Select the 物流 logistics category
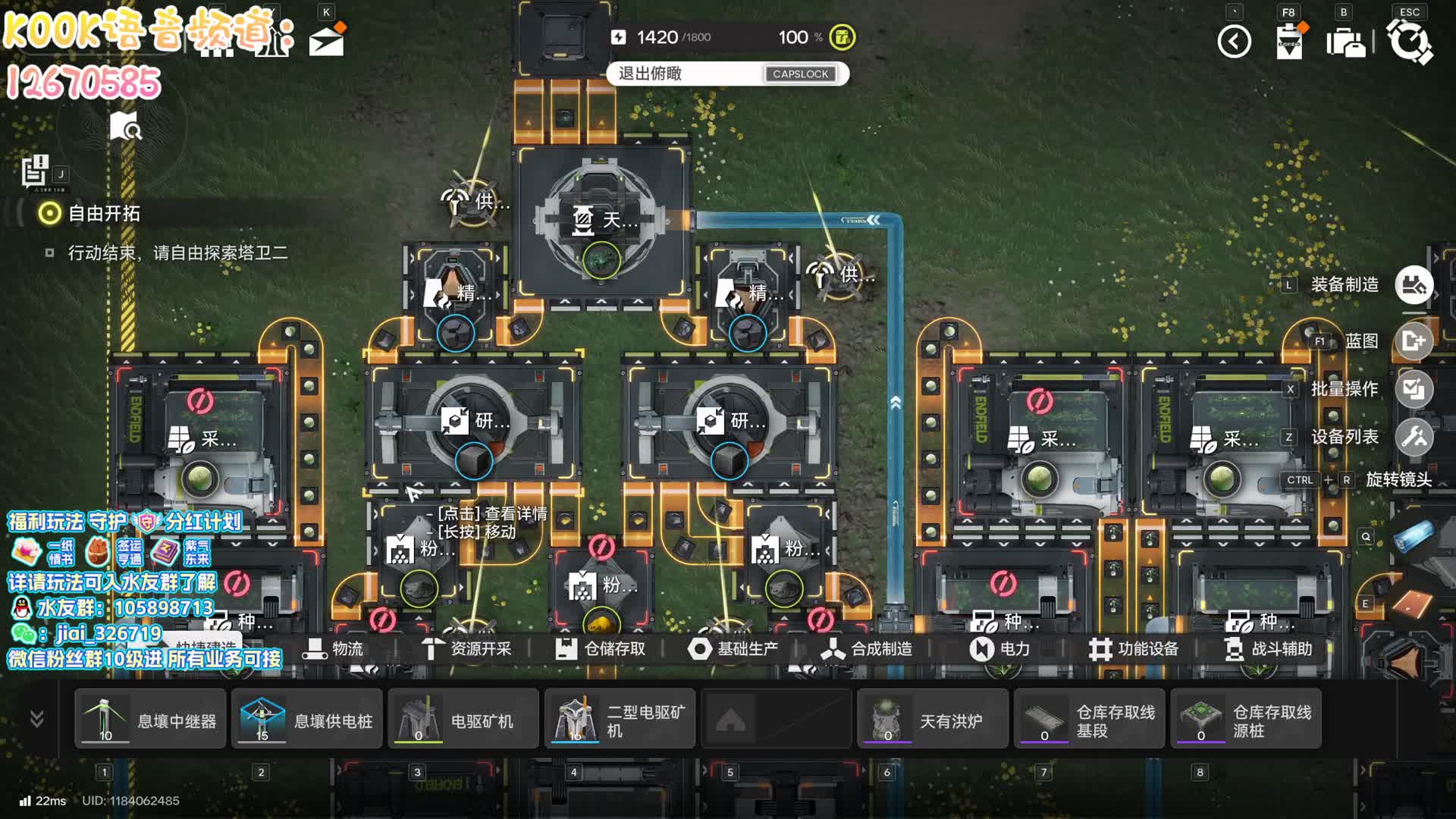The image size is (1456, 819). pyautogui.click(x=334, y=649)
